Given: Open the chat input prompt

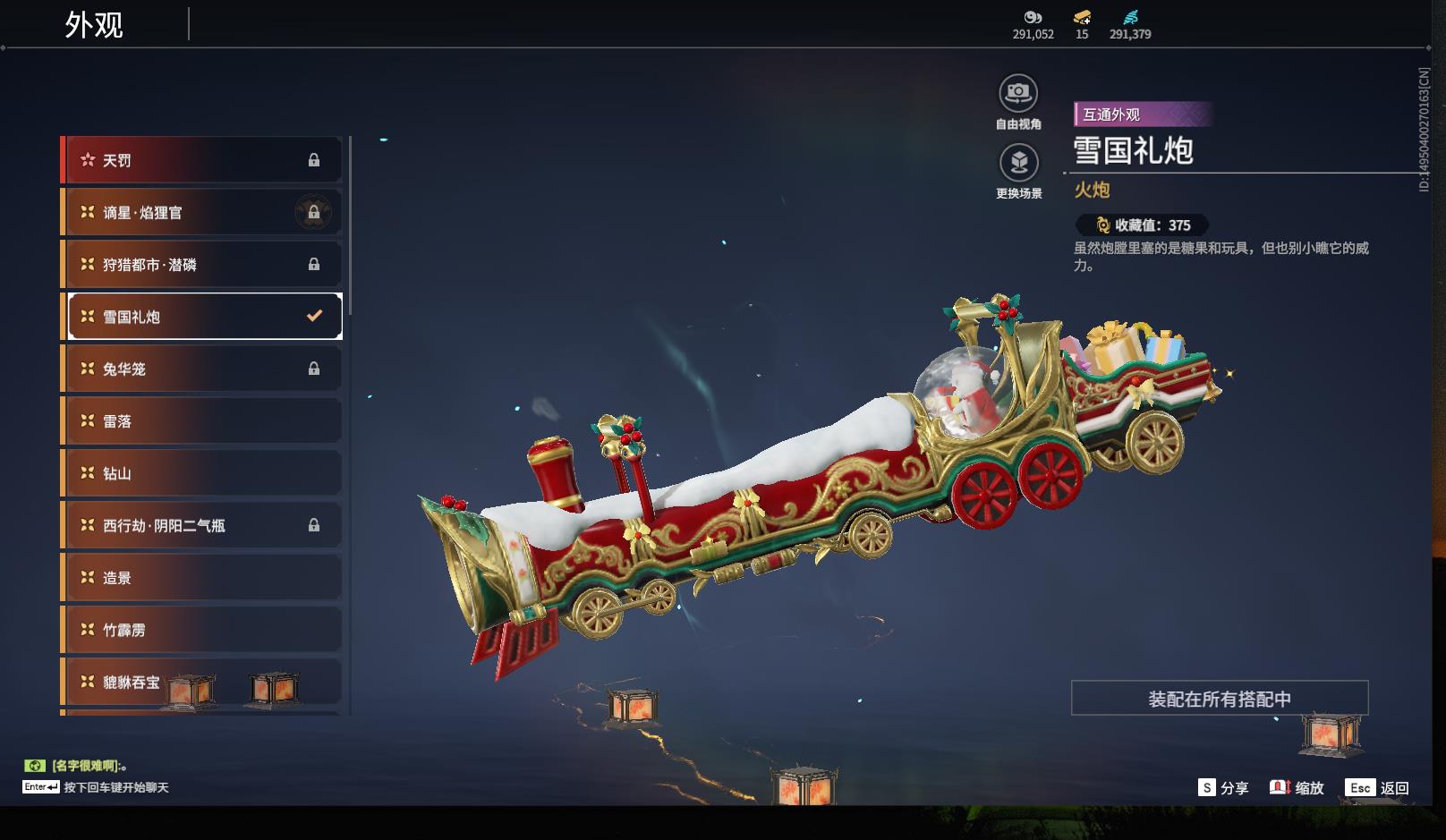Looking at the screenshot, I should [x=97, y=787].
